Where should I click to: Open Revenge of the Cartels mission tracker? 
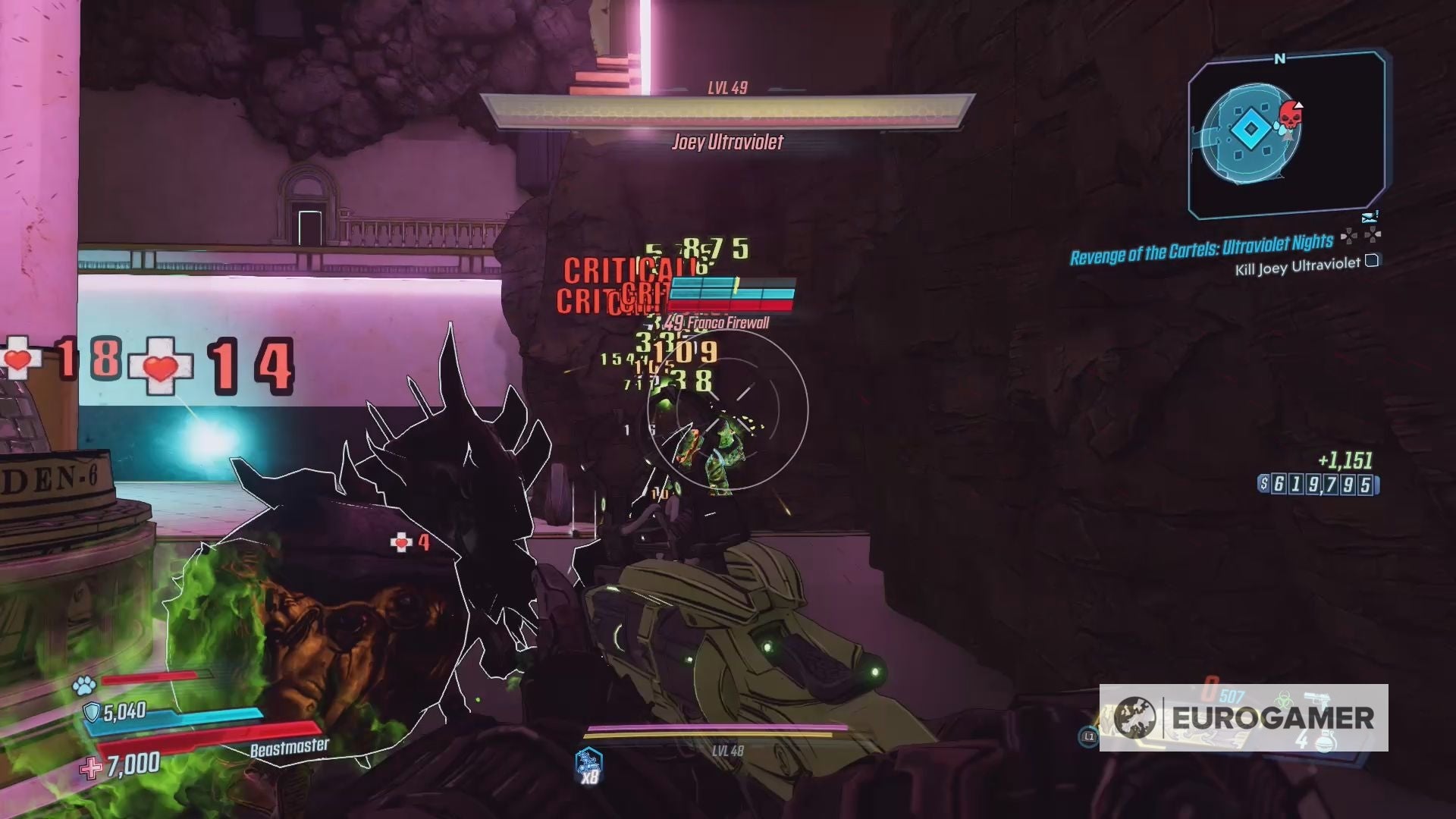[x=1201, y=249]
